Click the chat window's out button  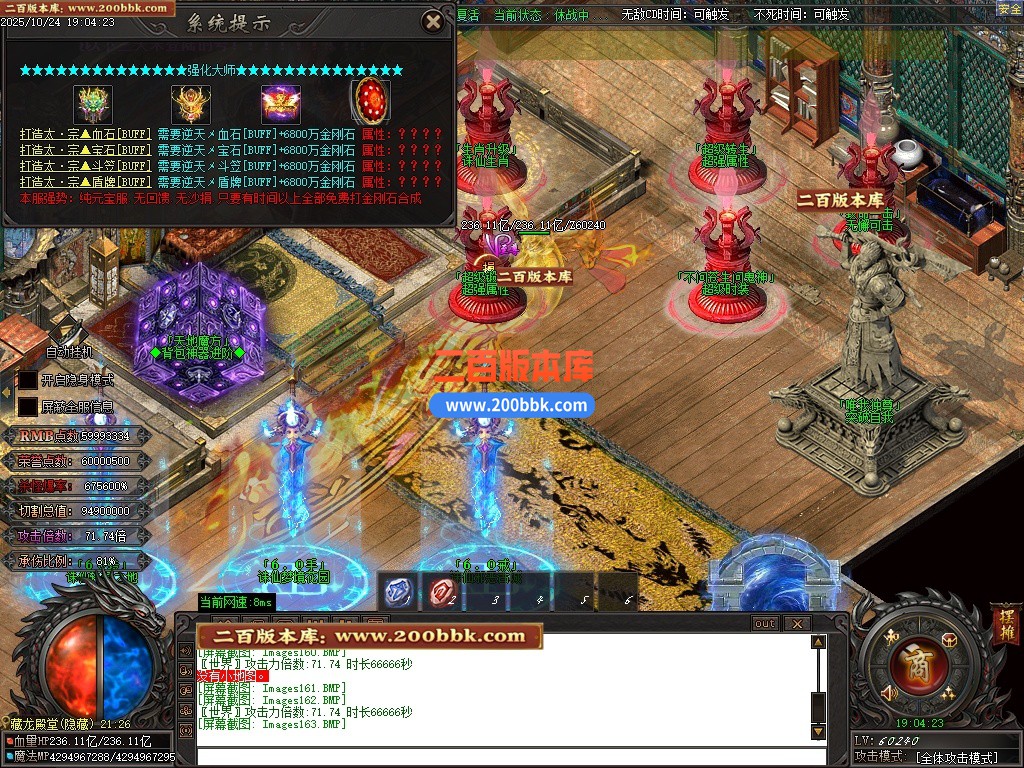pos(765,623)
